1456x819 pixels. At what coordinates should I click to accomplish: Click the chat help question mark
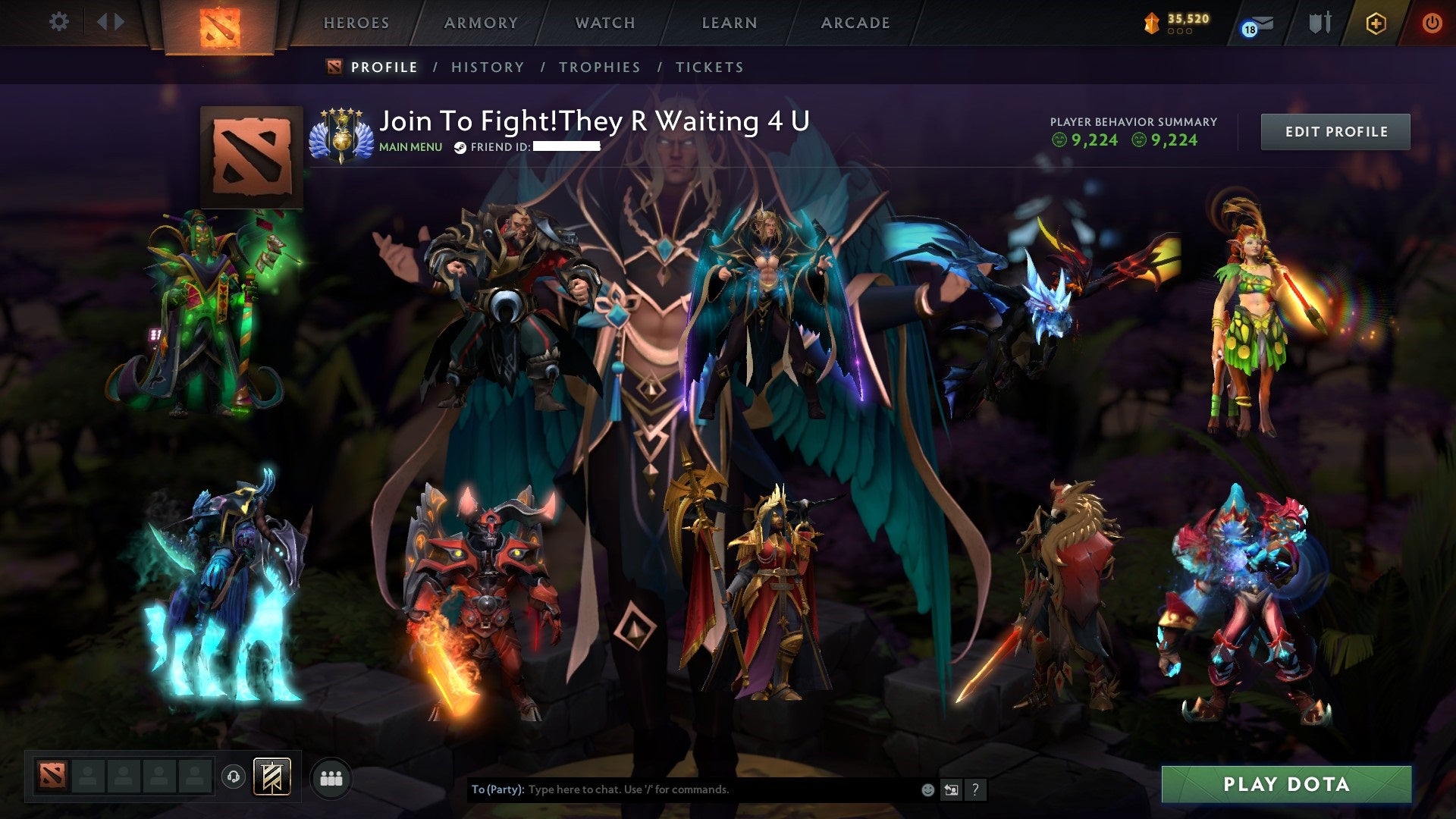974,789
